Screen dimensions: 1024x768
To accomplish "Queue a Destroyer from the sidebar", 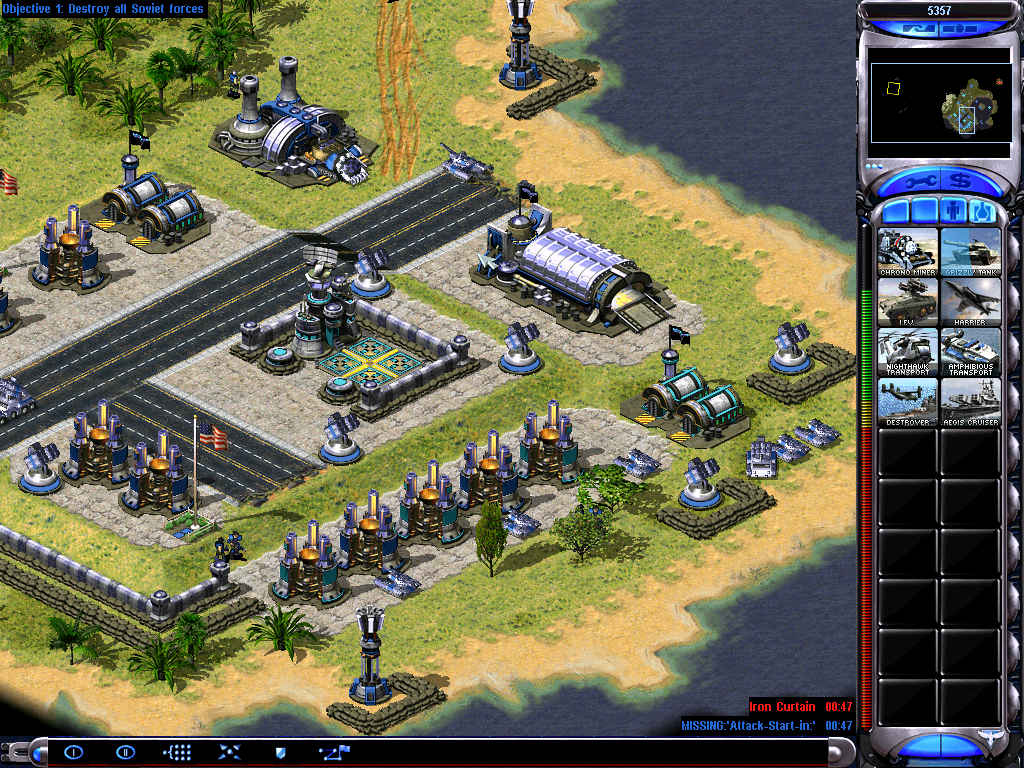I will click(x=908, y=402).
